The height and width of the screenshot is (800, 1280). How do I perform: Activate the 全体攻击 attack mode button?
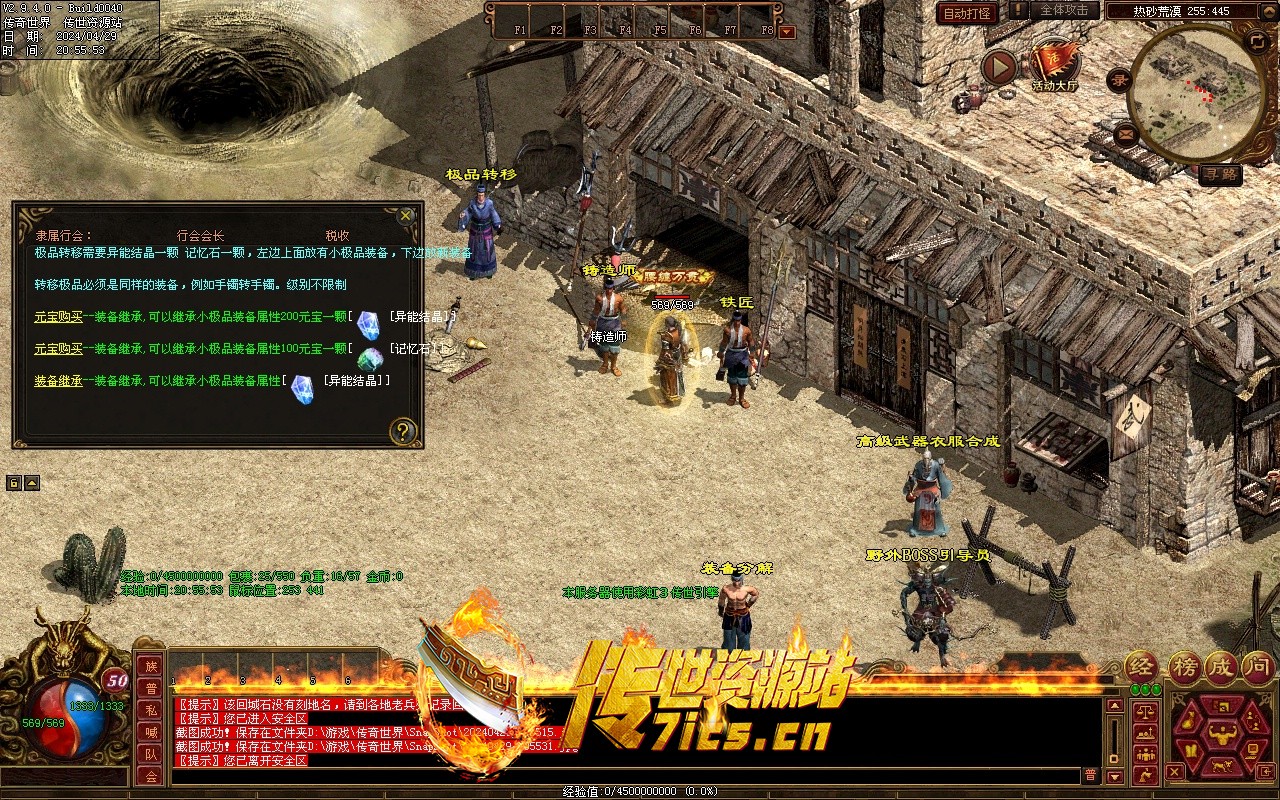pos(1064,10)
